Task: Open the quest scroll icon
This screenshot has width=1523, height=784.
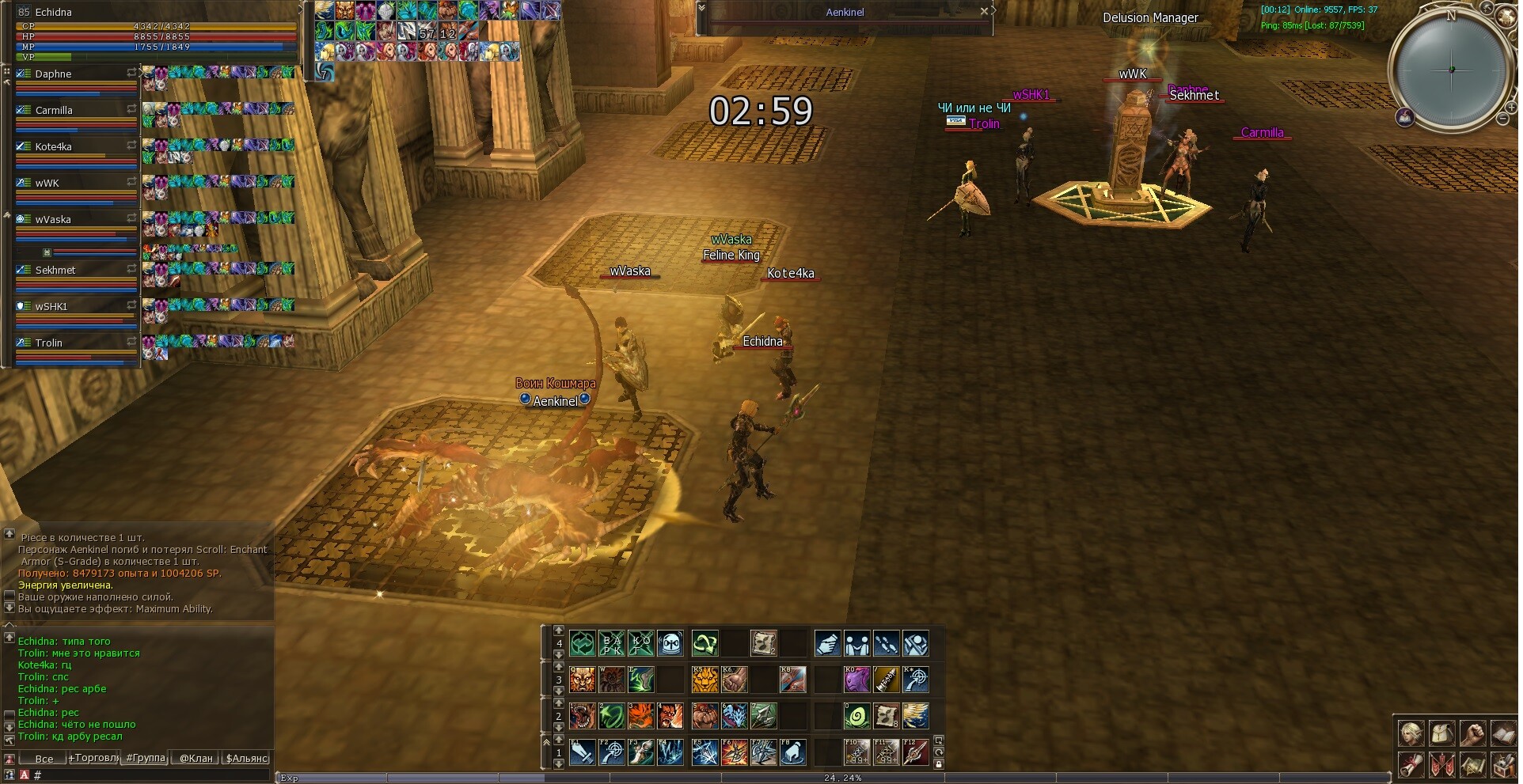Action: (1410, 765)
